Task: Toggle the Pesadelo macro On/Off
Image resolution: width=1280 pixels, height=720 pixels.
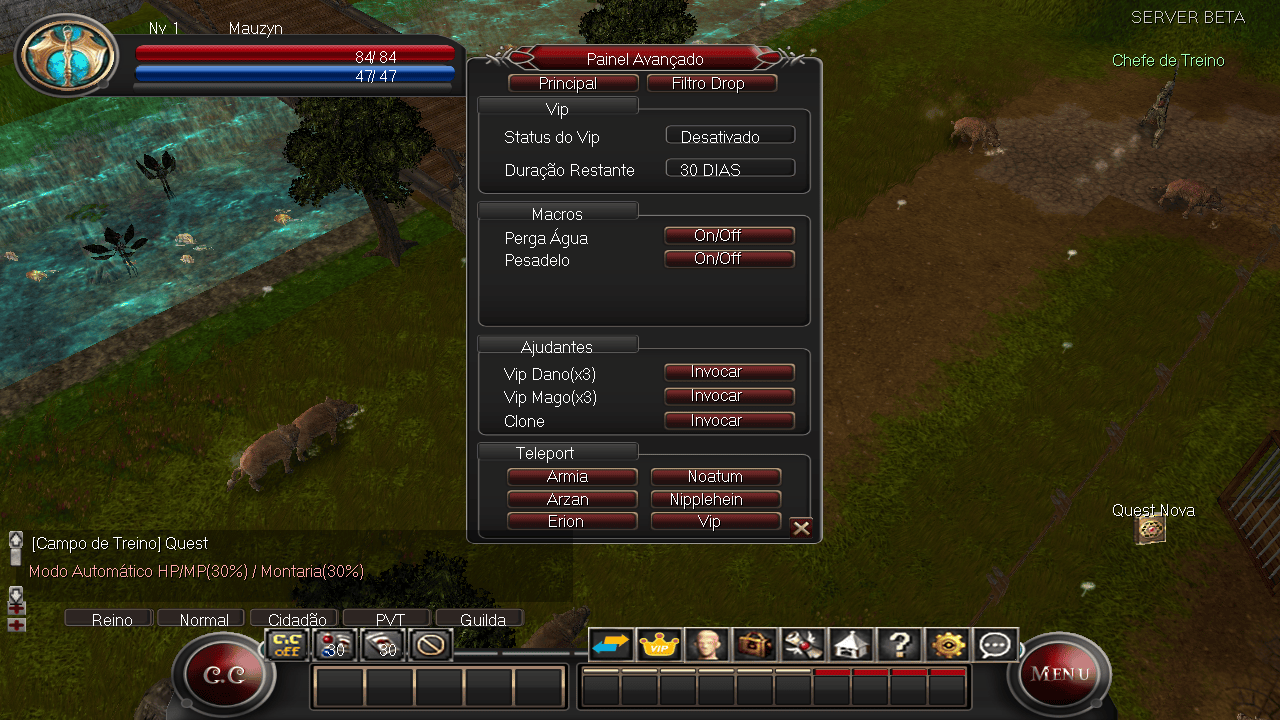Action: pos(729,259)
